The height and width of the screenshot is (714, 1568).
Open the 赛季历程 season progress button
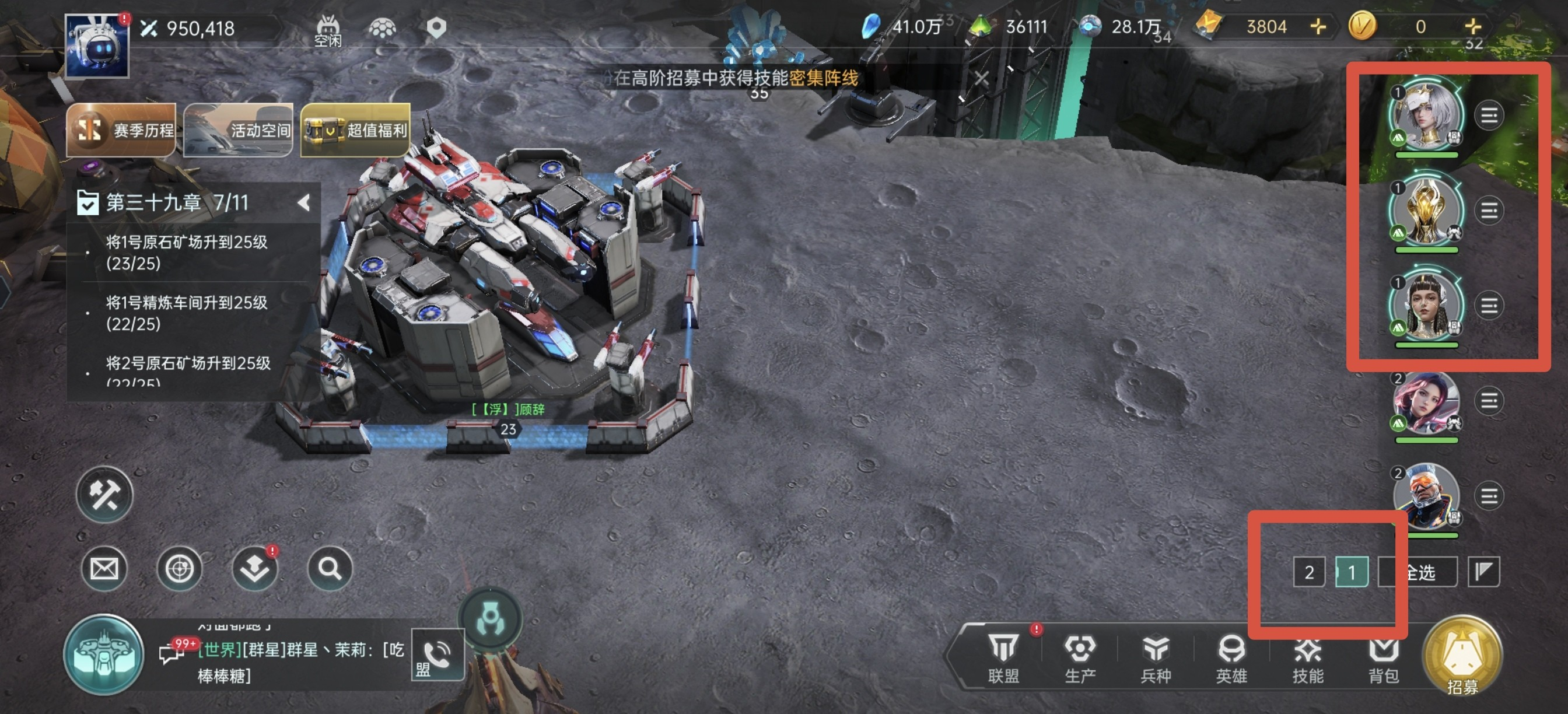coord(121,129)
